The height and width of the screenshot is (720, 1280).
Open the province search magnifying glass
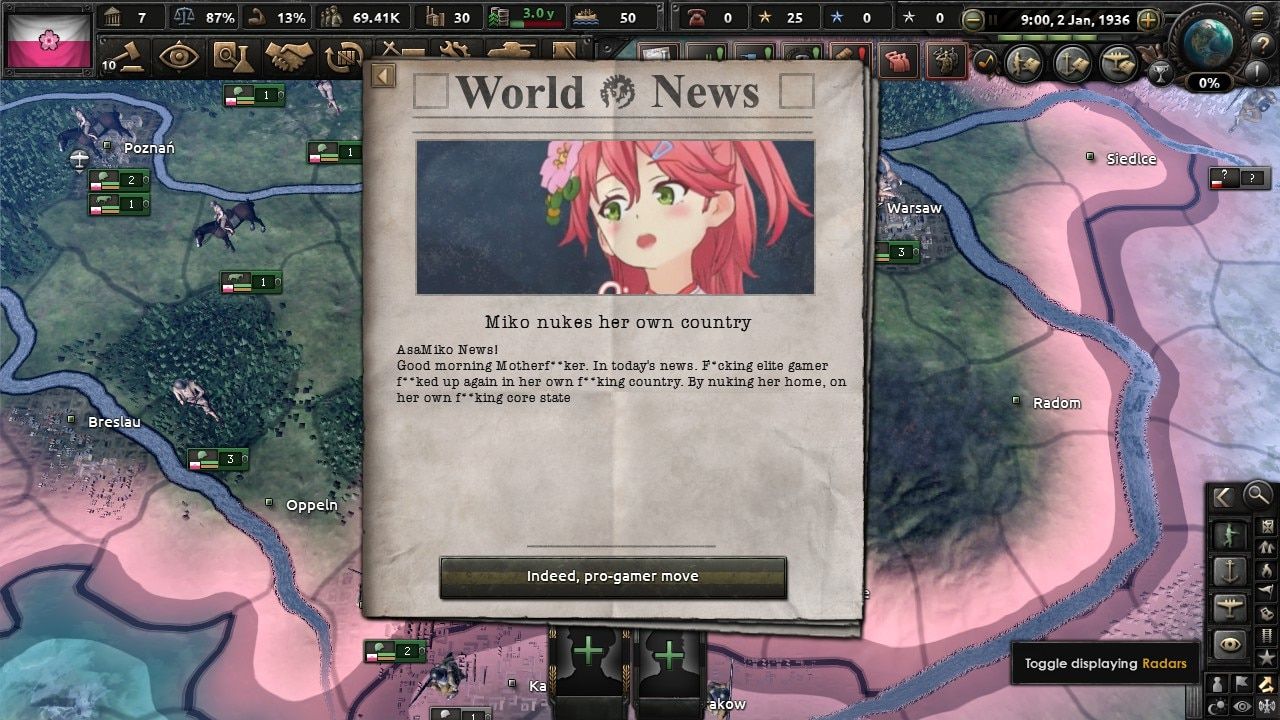click(x=1256, y=495)
